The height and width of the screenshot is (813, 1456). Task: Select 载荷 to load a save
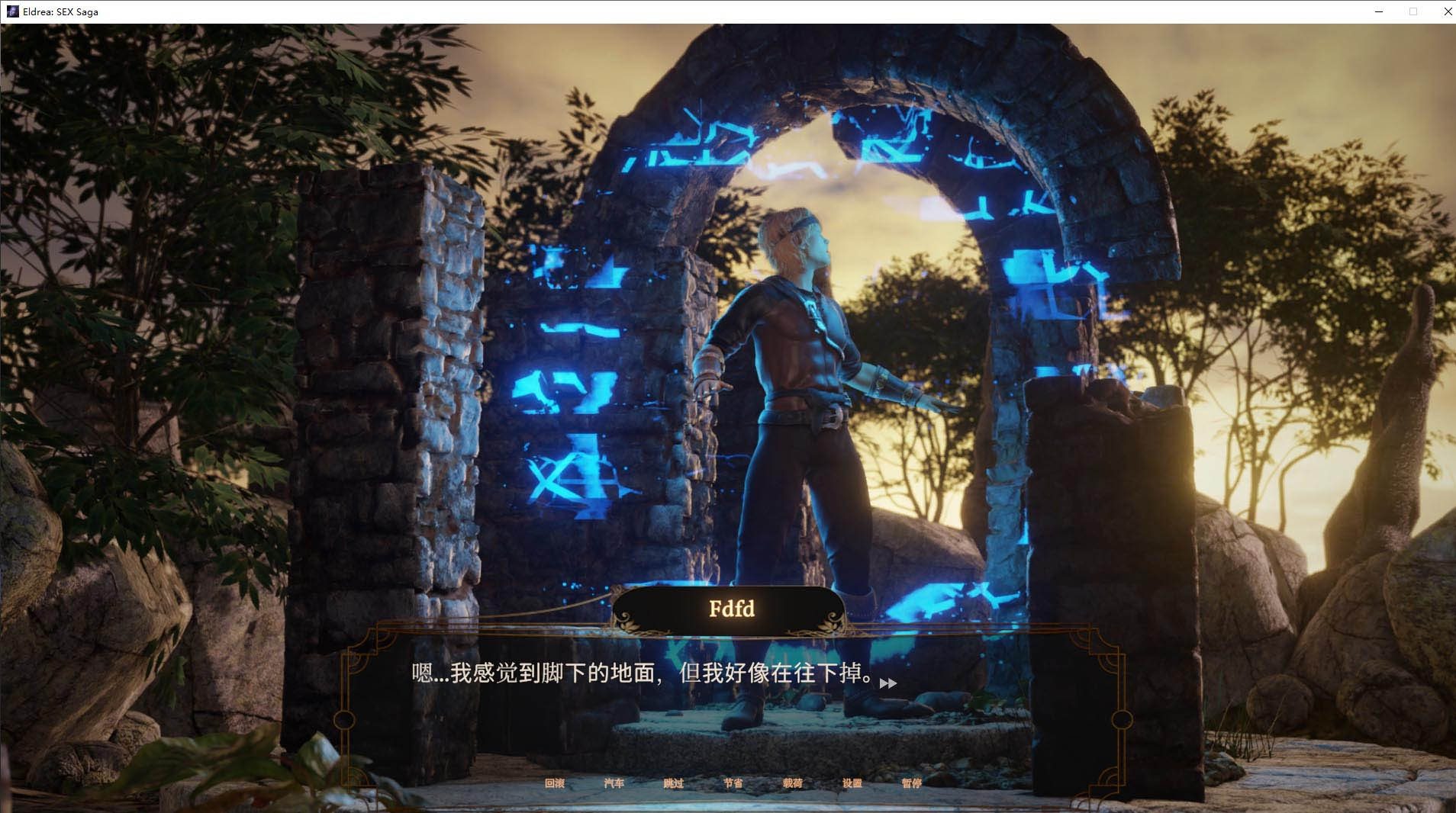tap(794, 782)
